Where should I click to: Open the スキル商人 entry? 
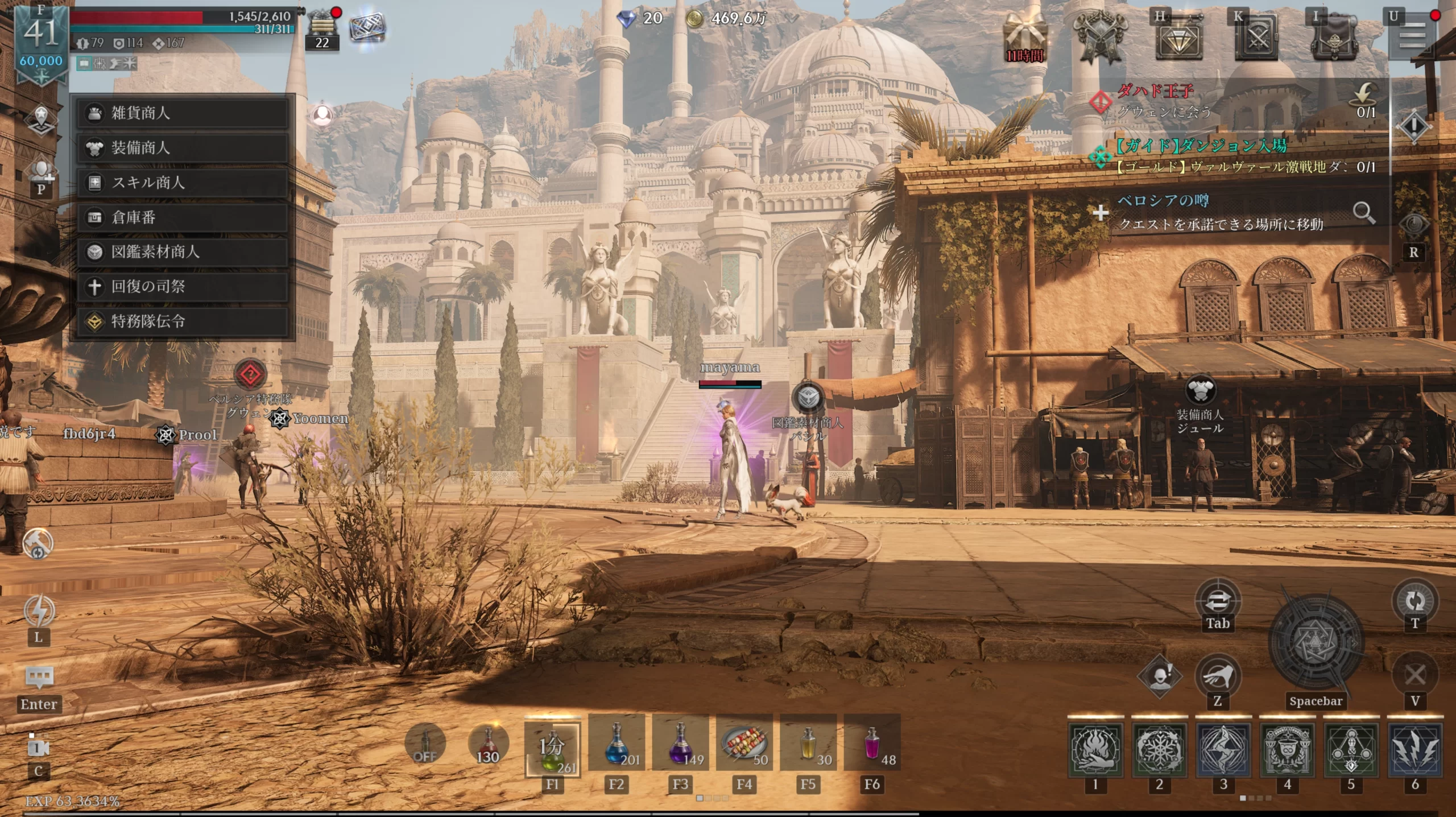click(182, 183)
